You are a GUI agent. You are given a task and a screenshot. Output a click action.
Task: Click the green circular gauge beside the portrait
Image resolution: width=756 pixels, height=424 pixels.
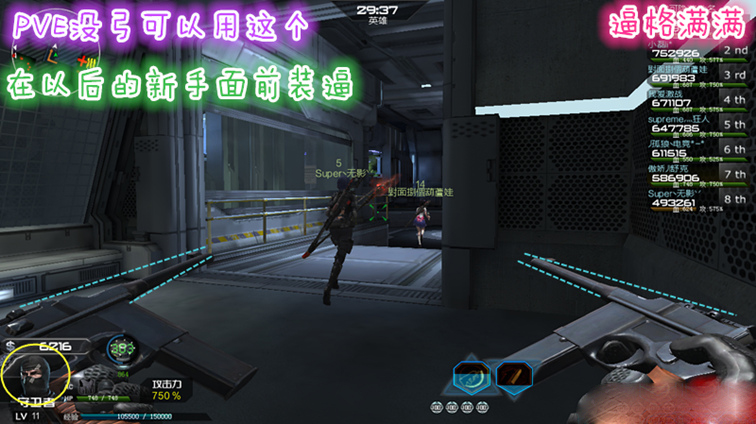tap(122, 349)
